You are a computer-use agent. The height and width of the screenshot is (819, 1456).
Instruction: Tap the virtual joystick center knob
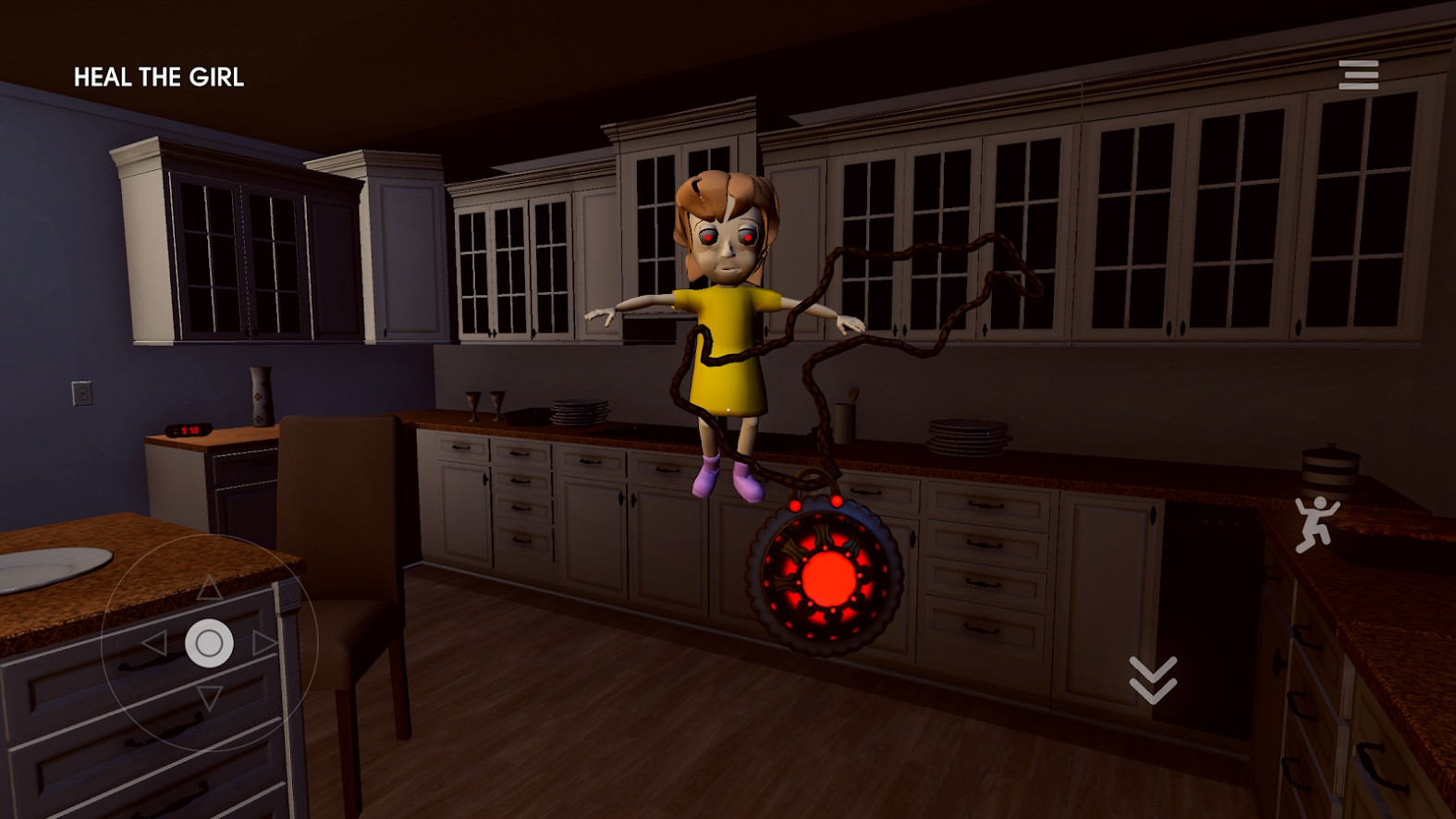coord(209,642)
